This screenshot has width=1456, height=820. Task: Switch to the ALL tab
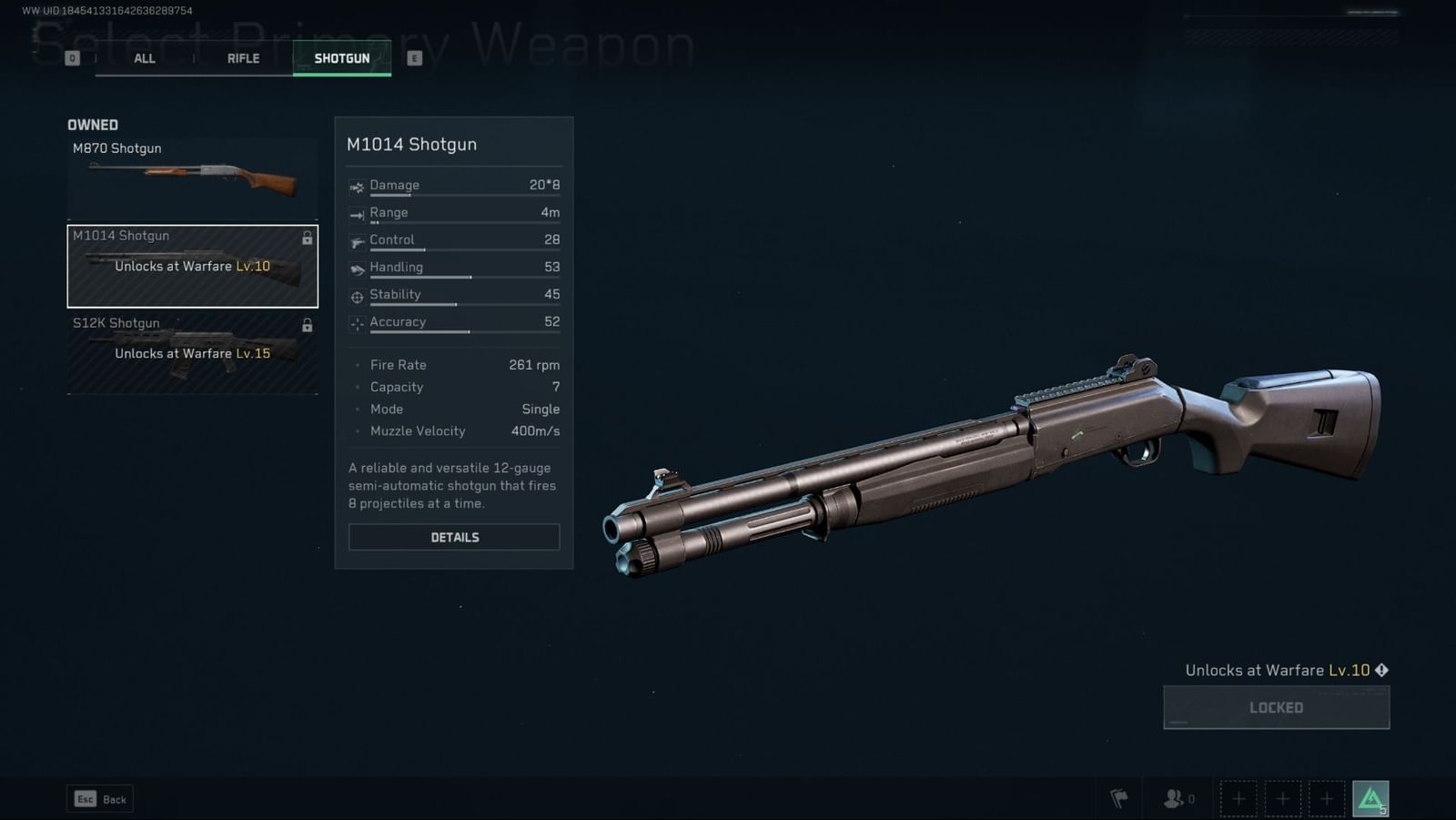tap(144, 57)
